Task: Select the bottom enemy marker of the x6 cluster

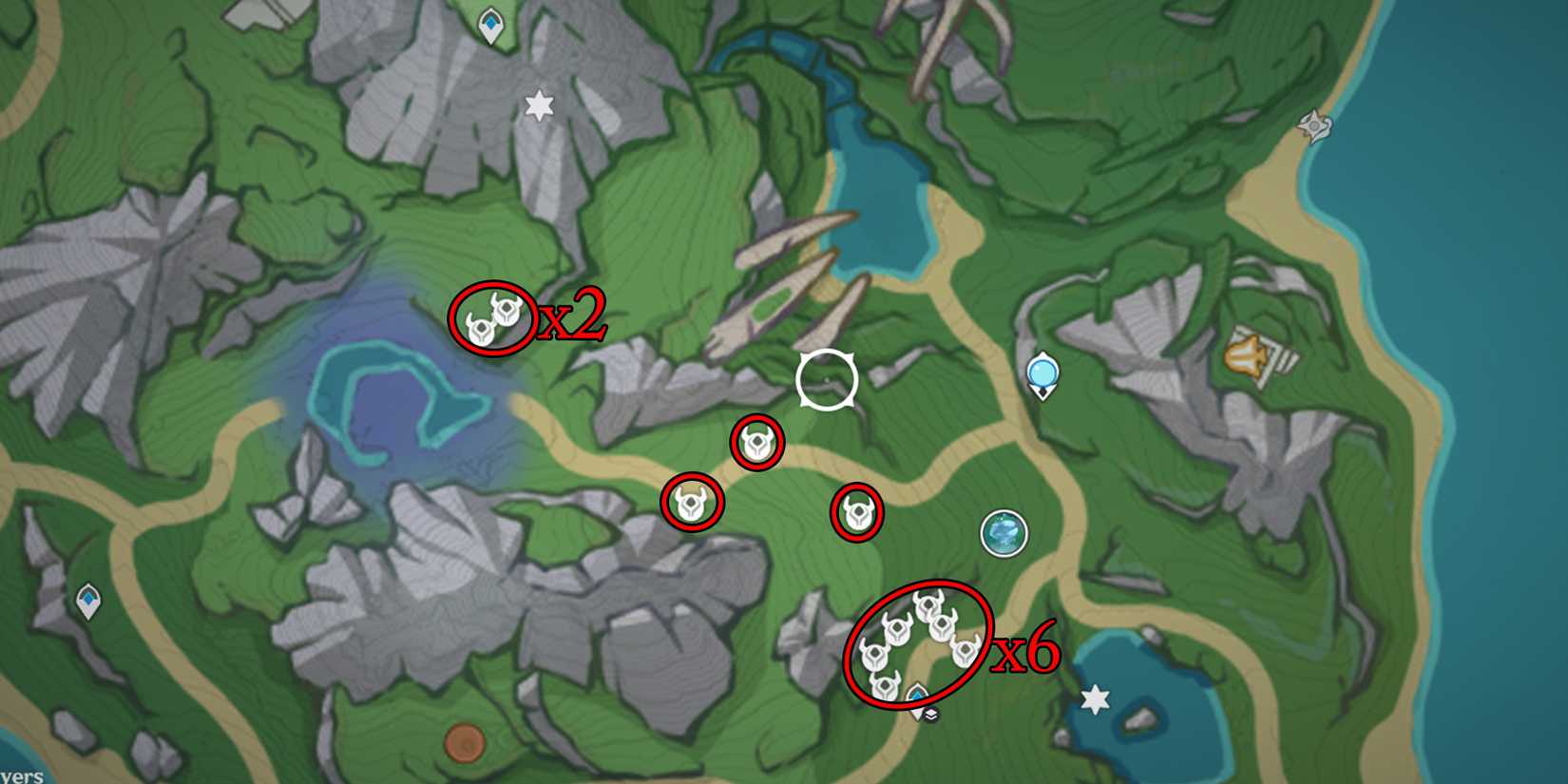Action: click(x=885, y=686)
